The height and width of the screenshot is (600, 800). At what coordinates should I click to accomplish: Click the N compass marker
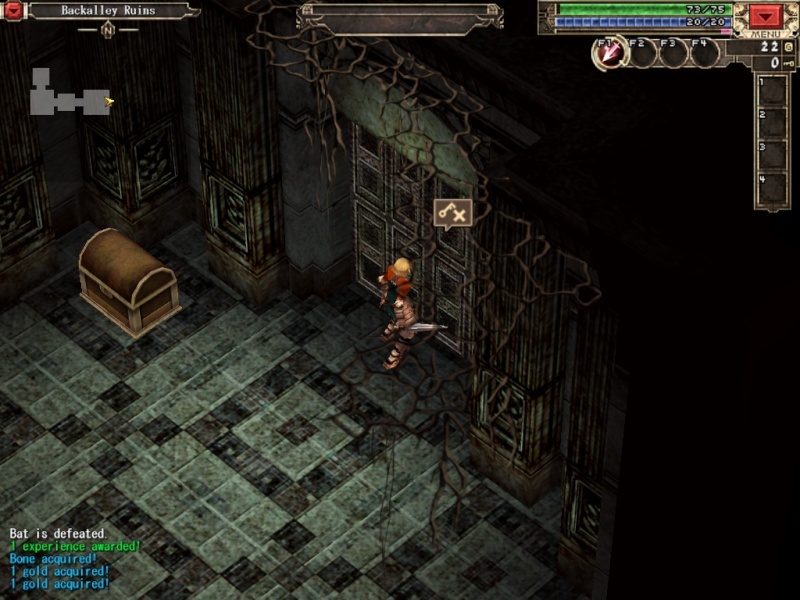coord(107,29)
